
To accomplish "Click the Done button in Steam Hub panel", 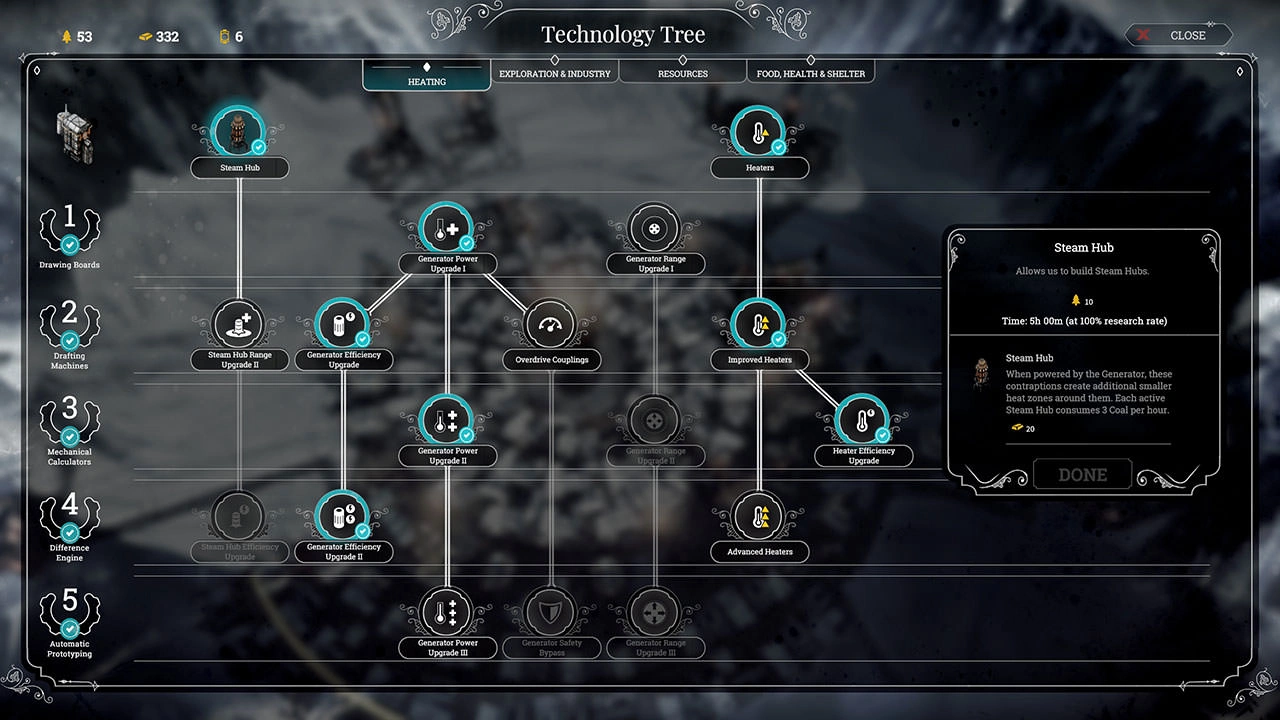I will point(1082,475).
